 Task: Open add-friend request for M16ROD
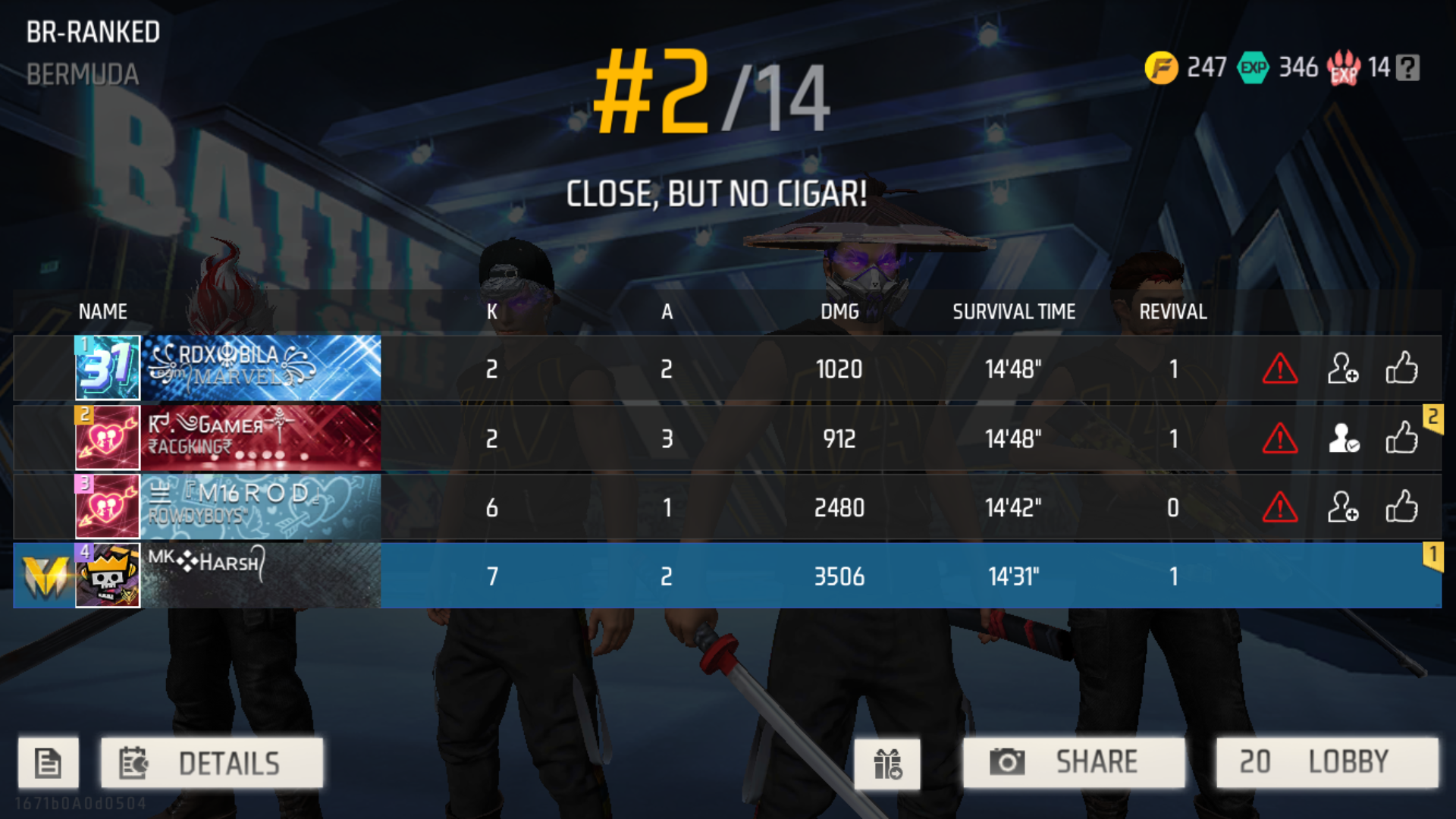1344,507
